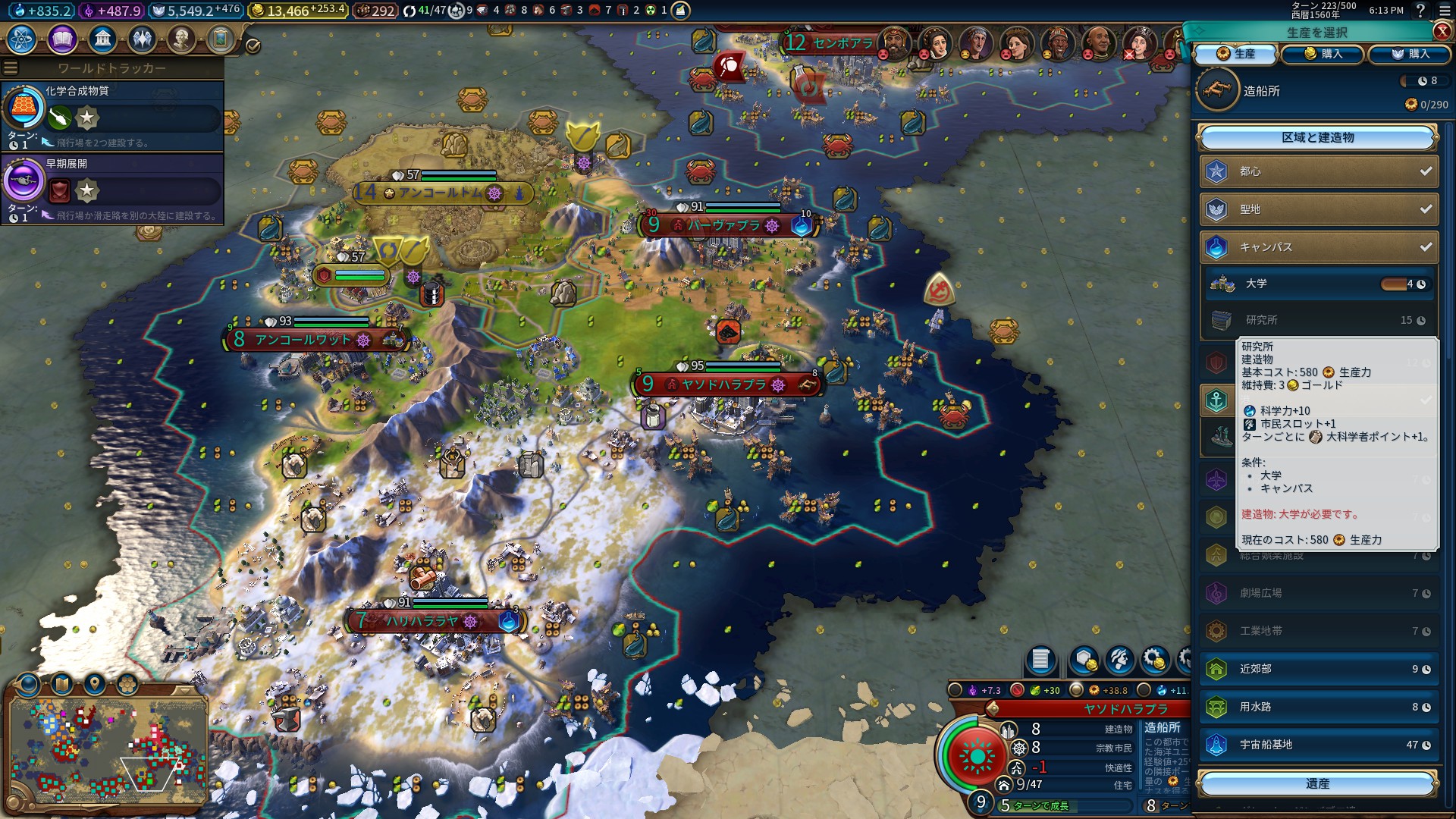1456x819 pixels.
Task: Open the government screen building icon
Action: pos(102,39)
